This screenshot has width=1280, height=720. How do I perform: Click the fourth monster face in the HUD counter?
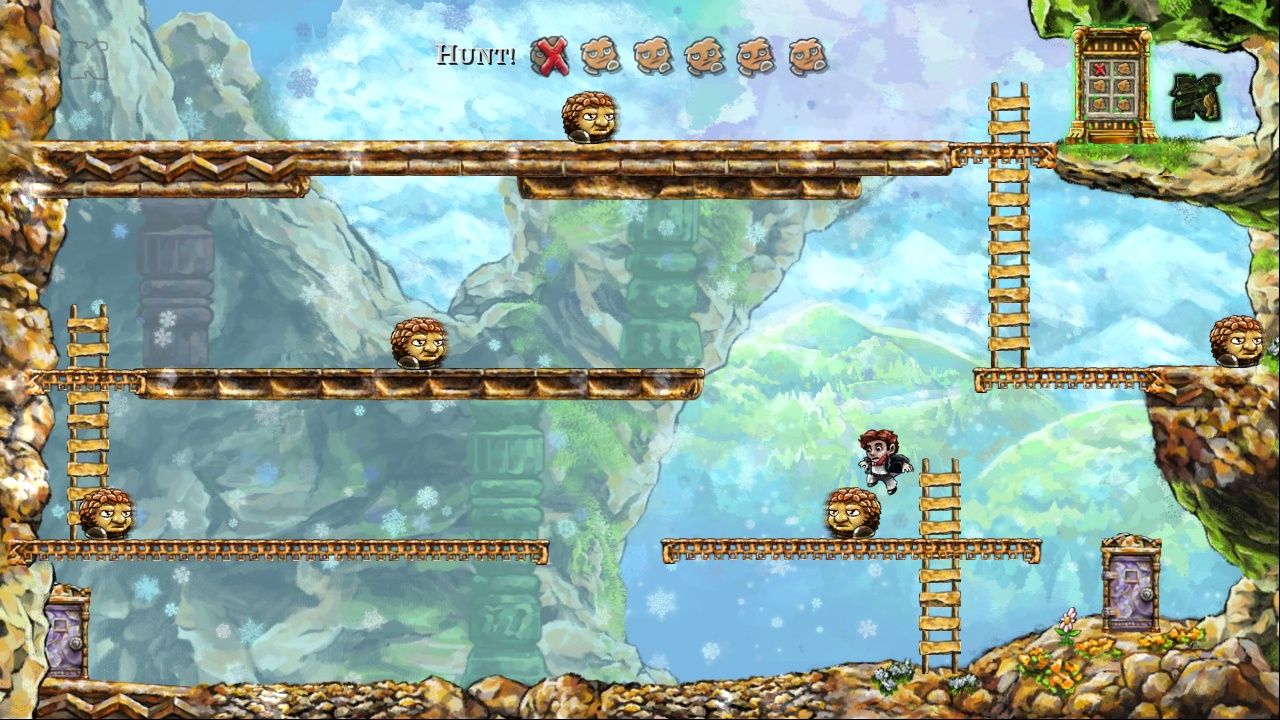pos(703,57)
